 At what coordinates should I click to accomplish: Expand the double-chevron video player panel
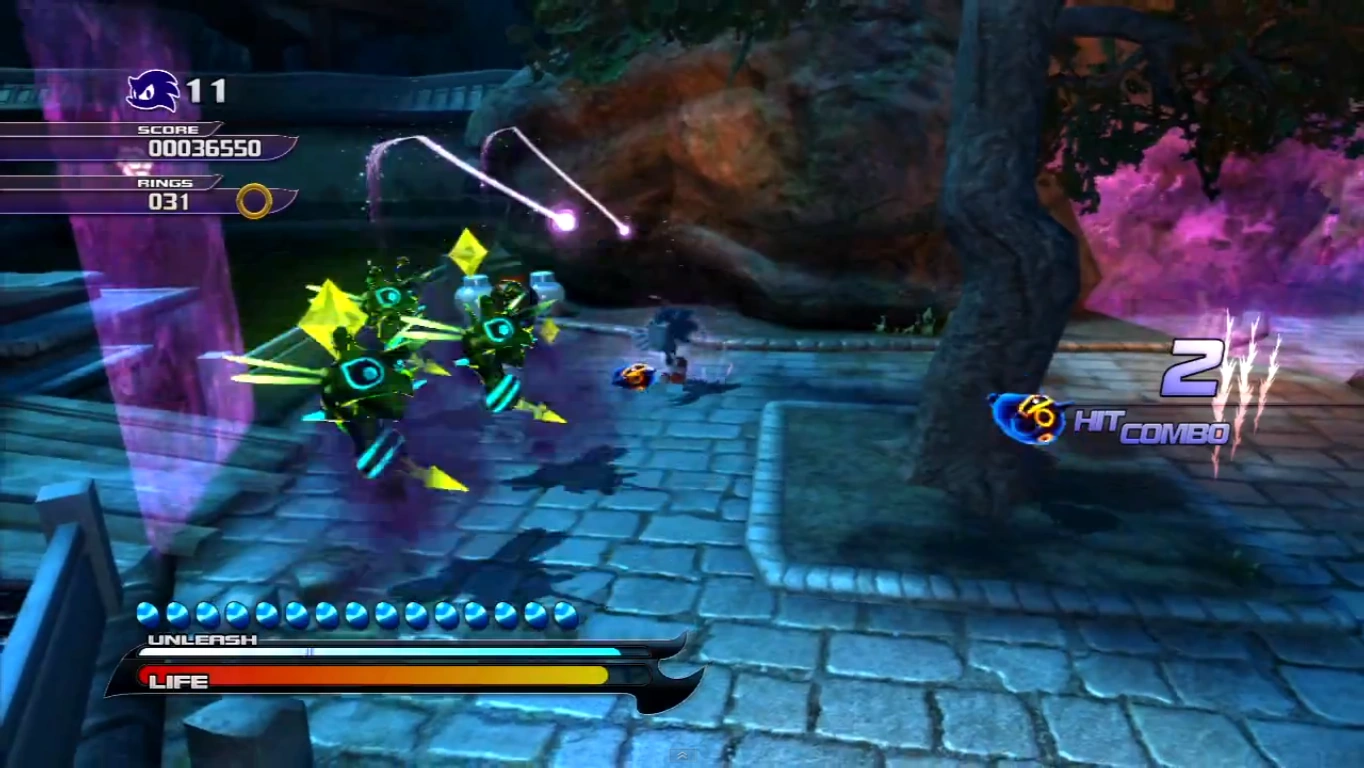coord(682,755)
